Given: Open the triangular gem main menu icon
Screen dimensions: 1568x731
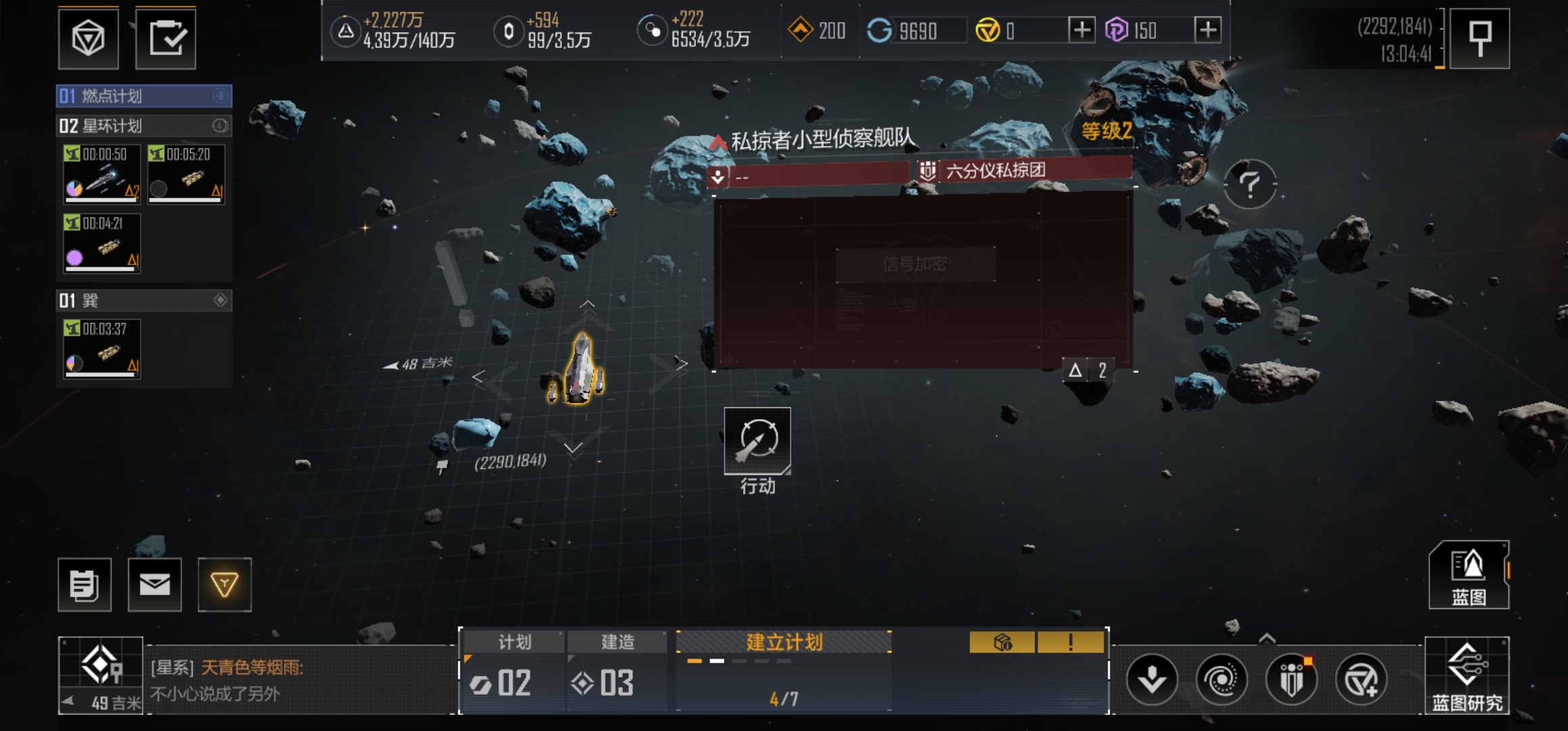Looking at the screenshot, I should pyautogui.click(x=89, y=39).
